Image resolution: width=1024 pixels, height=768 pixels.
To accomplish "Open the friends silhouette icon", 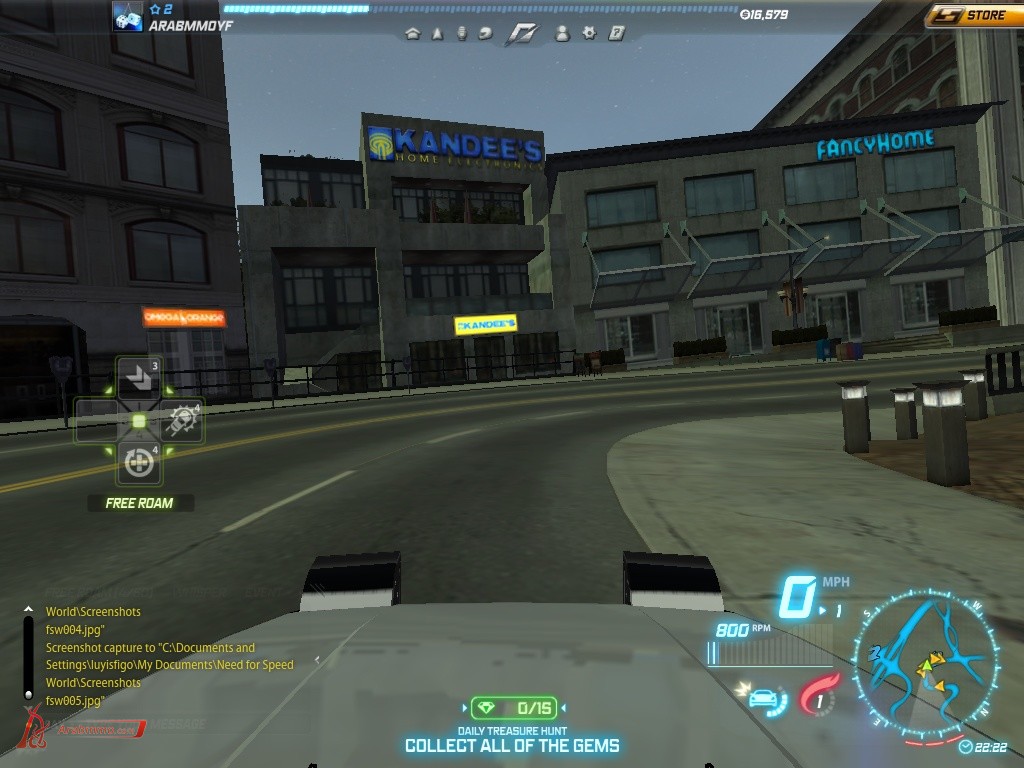I will coord(562,33).
